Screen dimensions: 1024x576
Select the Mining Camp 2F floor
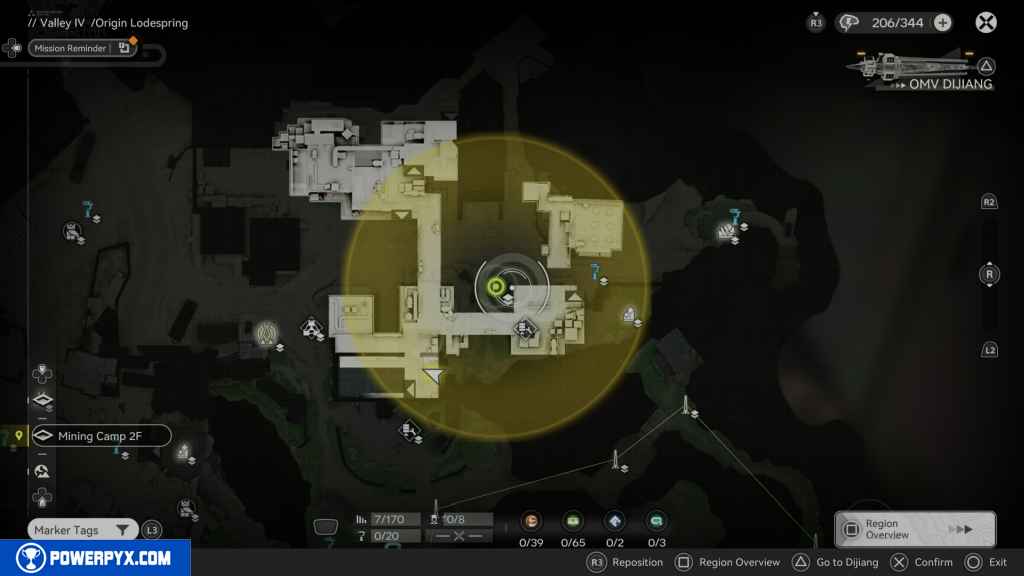click(100, 436)
